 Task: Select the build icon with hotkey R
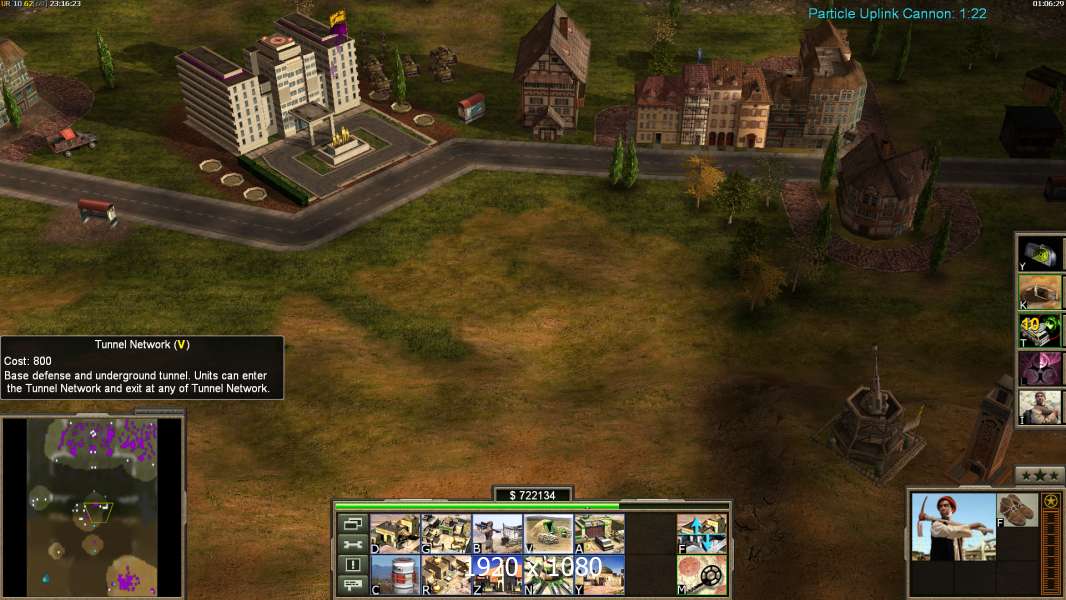[446, 575]
